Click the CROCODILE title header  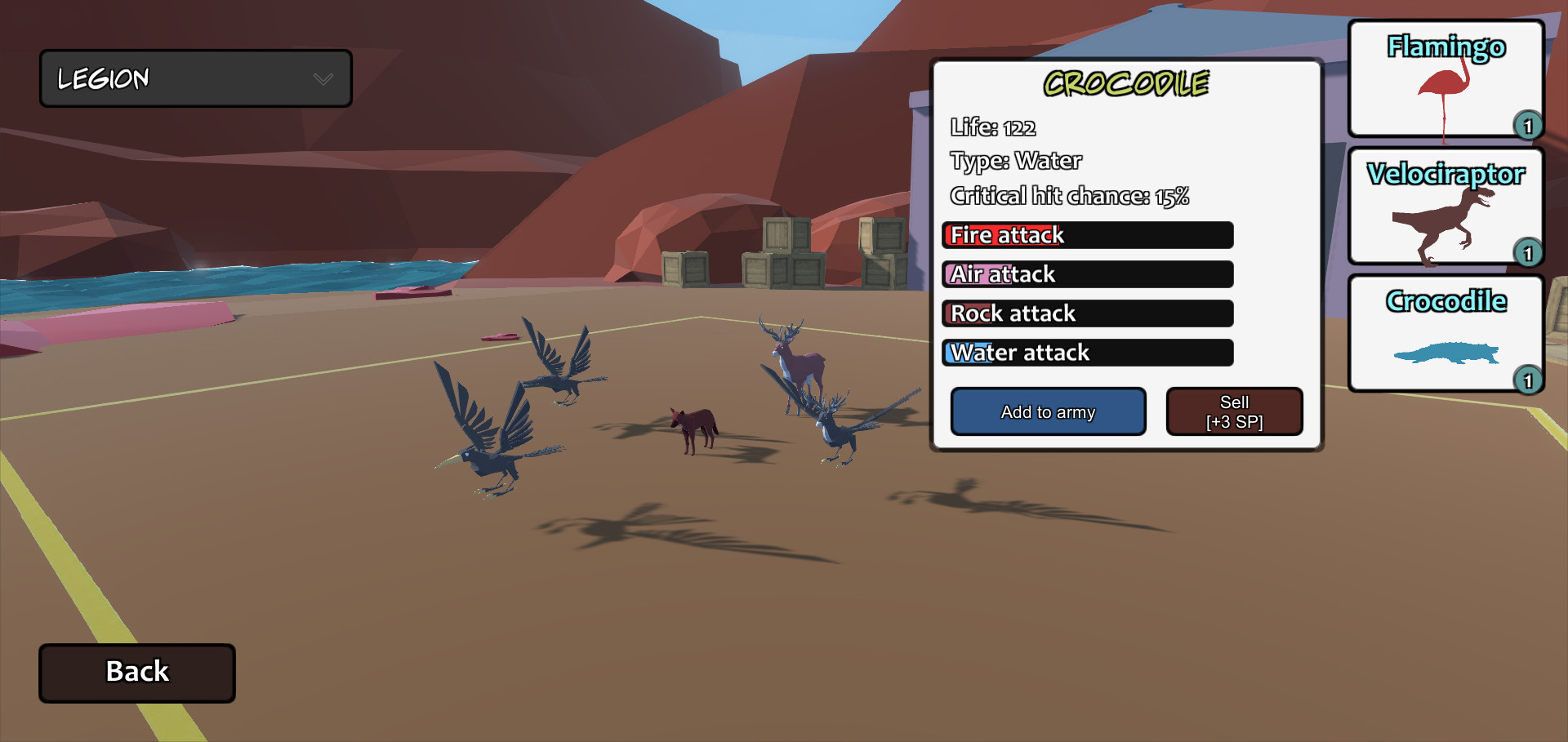point(1127,82)
